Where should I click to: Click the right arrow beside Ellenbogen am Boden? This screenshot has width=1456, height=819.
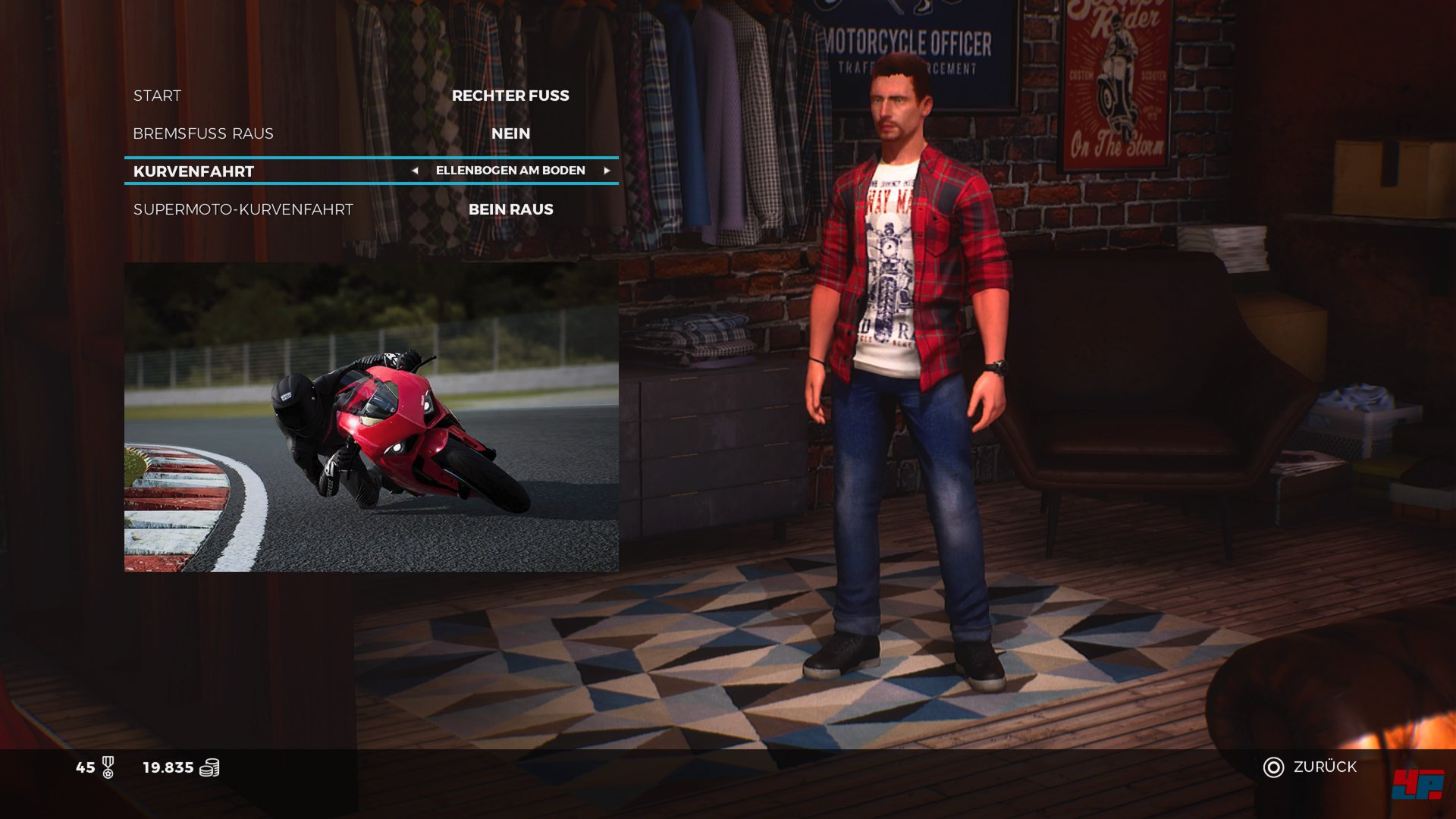pos(607,171)
